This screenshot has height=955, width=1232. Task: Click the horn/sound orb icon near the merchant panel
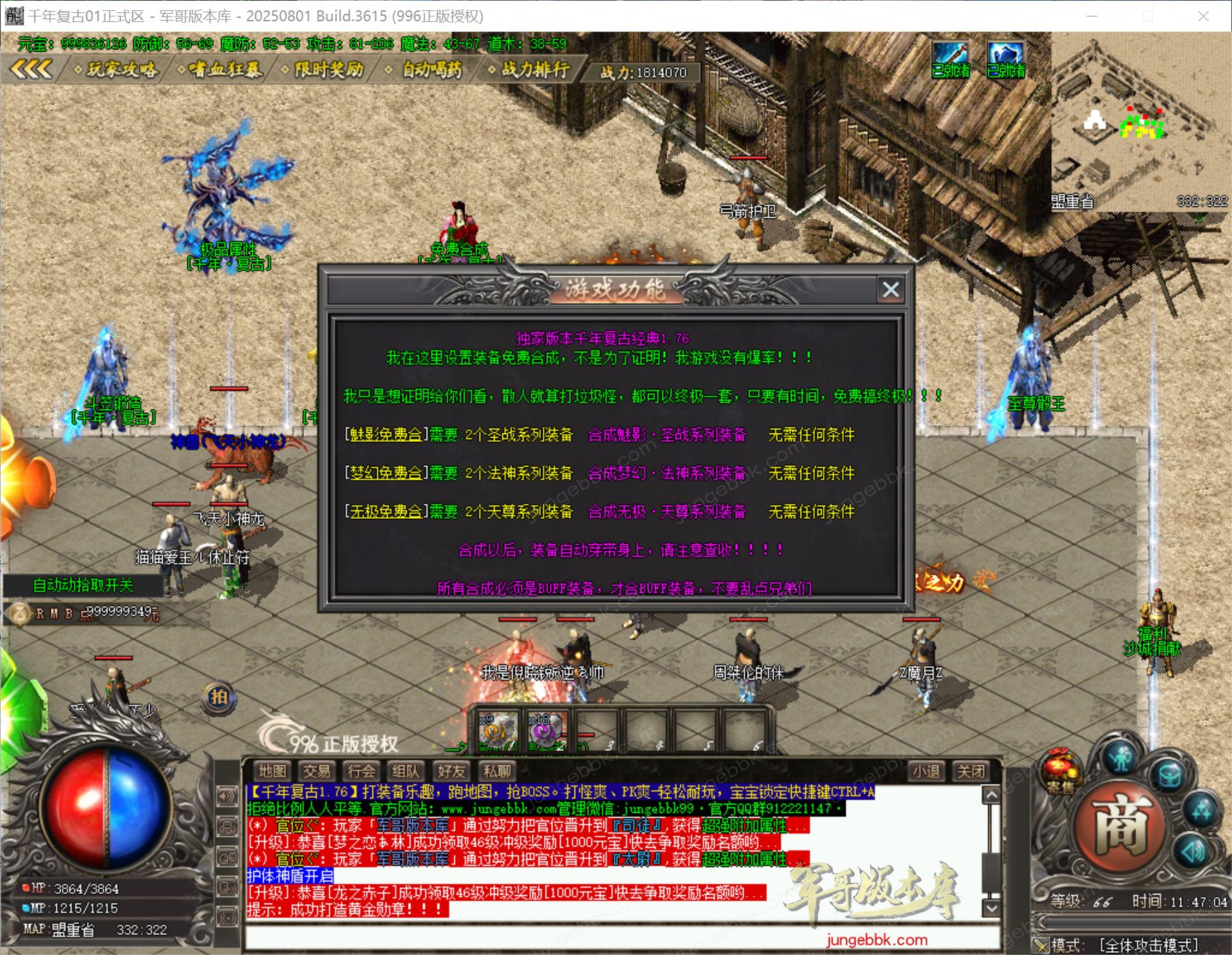coord(1194,851)
